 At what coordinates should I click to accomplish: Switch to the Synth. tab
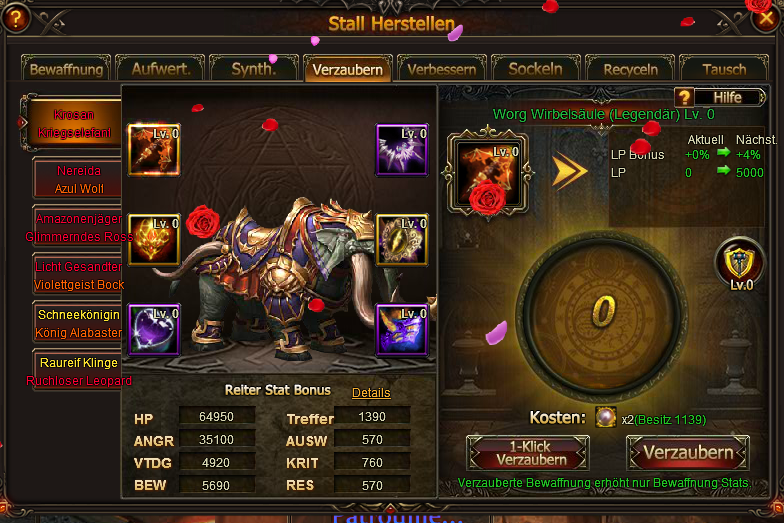click(254, 70)
